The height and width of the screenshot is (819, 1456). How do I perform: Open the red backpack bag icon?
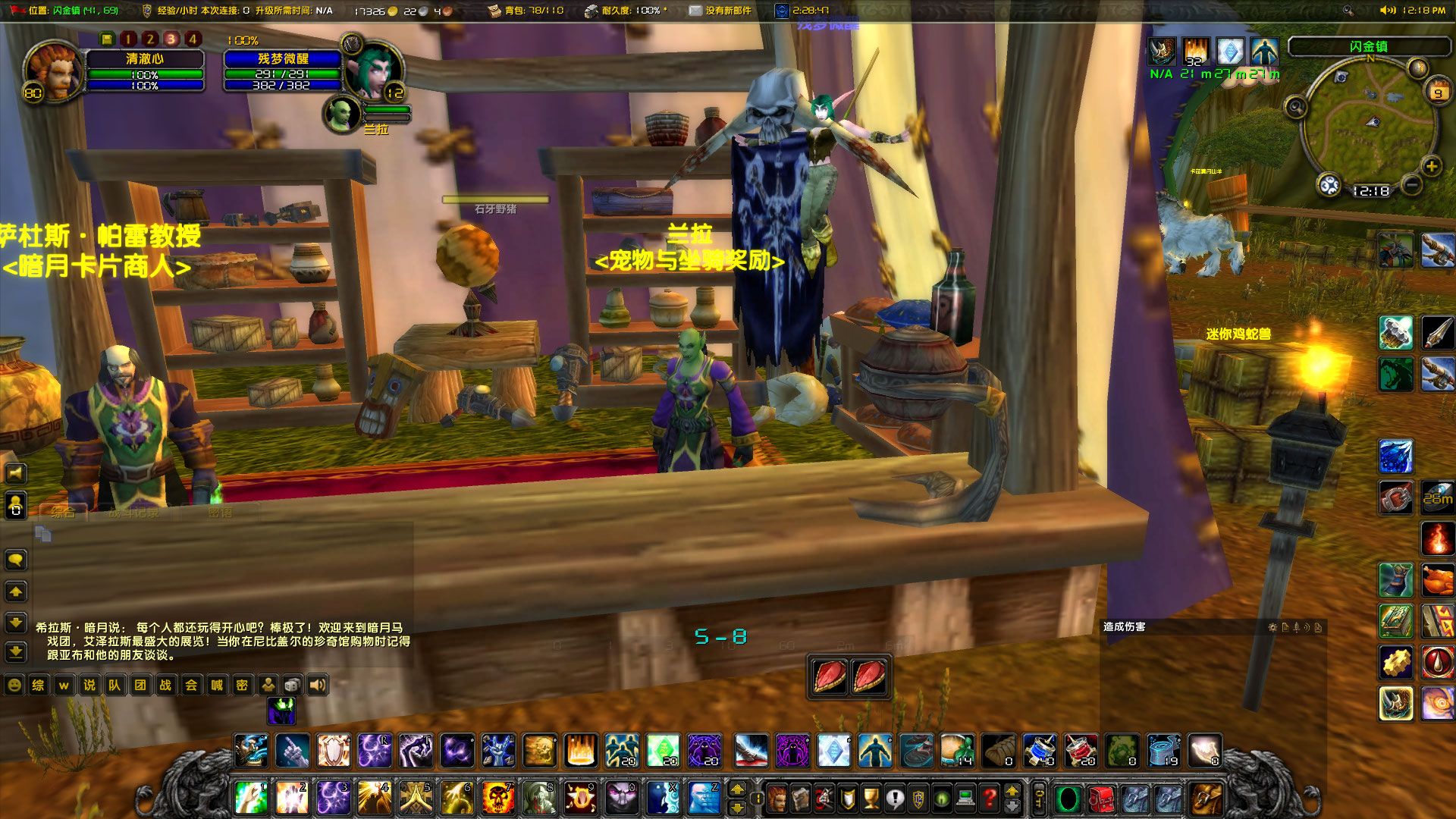(x=1101, y=799)
